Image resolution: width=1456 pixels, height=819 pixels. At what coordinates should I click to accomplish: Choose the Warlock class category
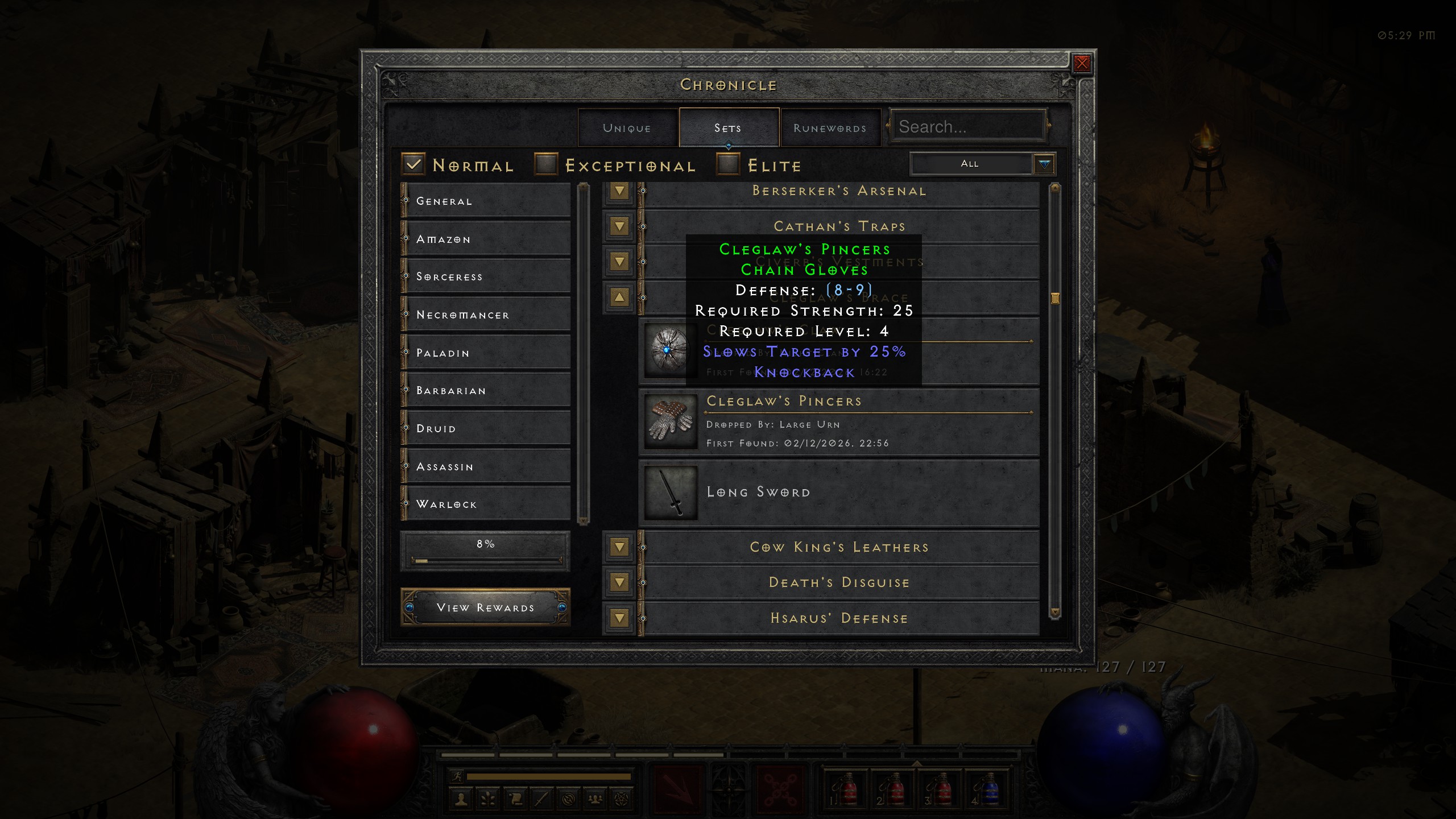(x=486, y=504)
